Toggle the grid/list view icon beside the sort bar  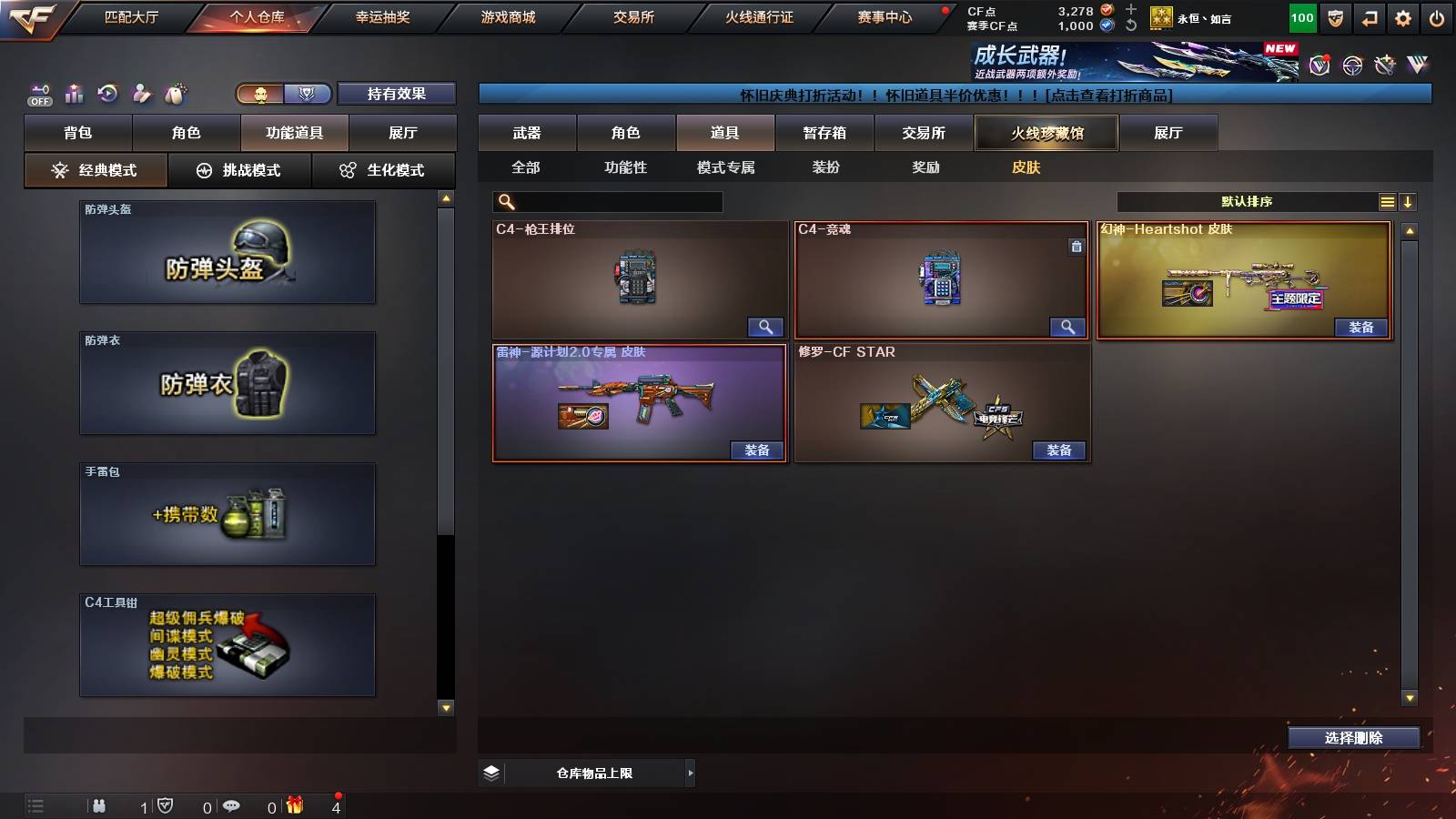(x=1387, y=202)
